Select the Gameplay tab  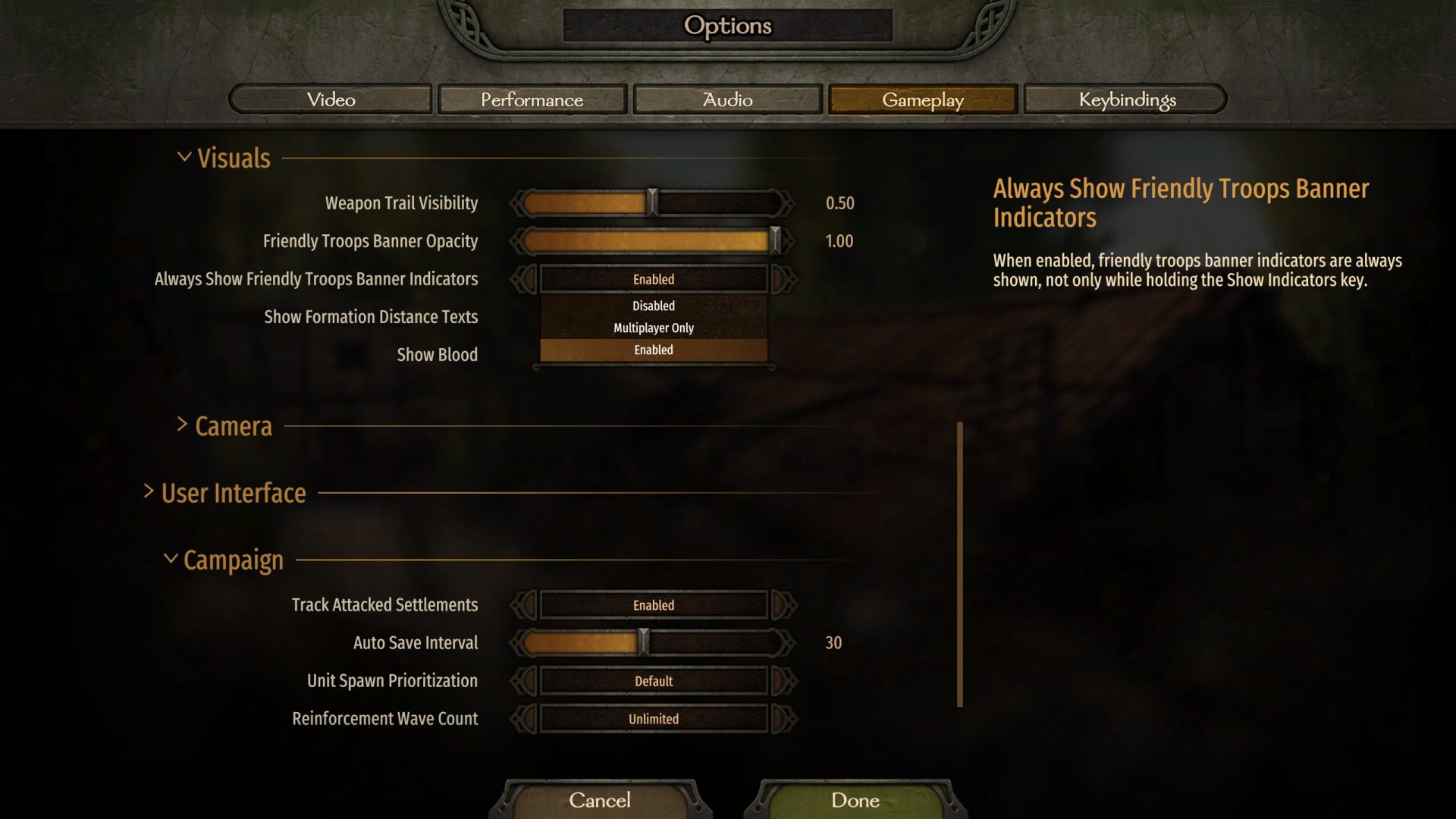click(922, 99)
